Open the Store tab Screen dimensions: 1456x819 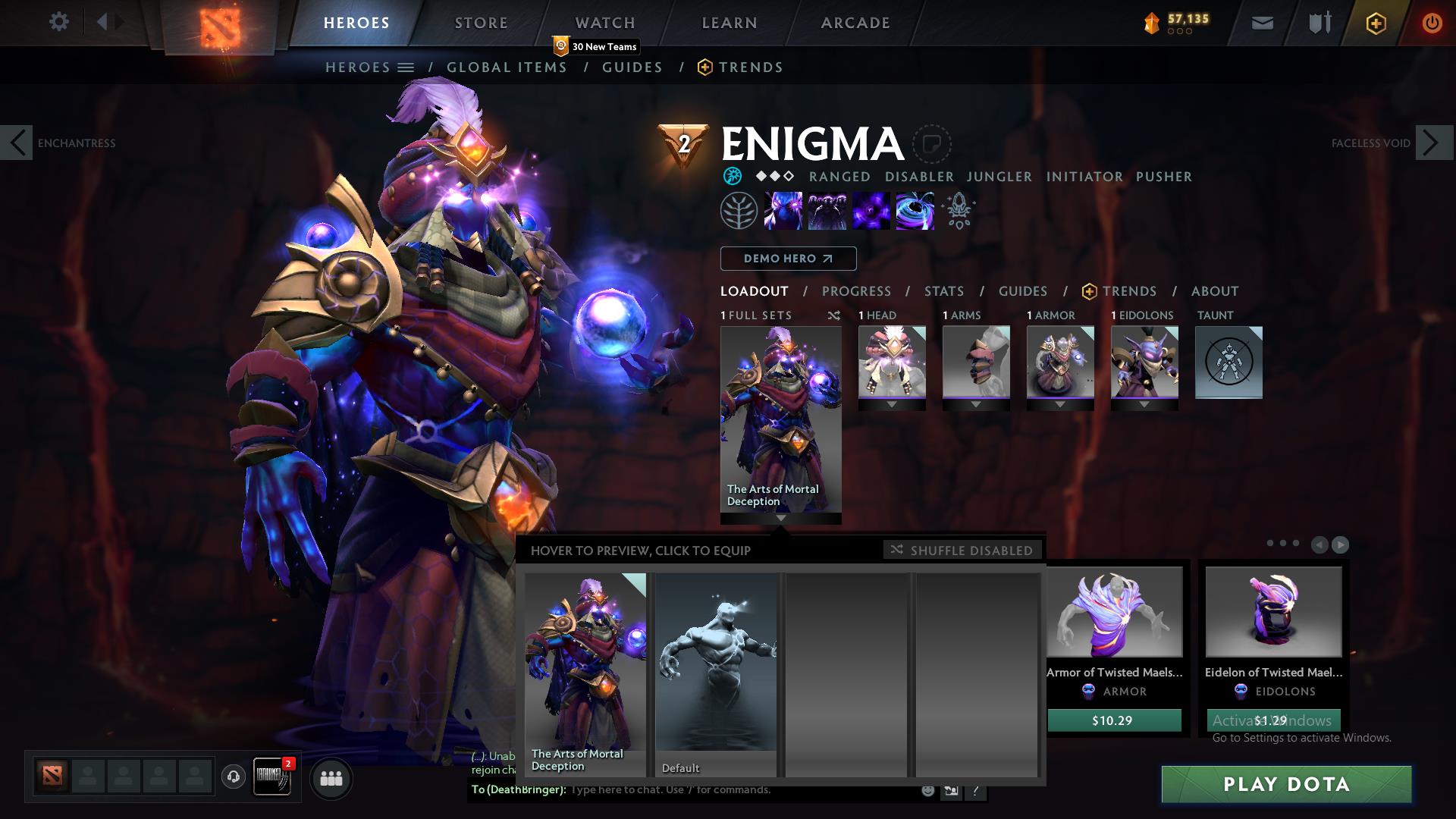point(482,23)
